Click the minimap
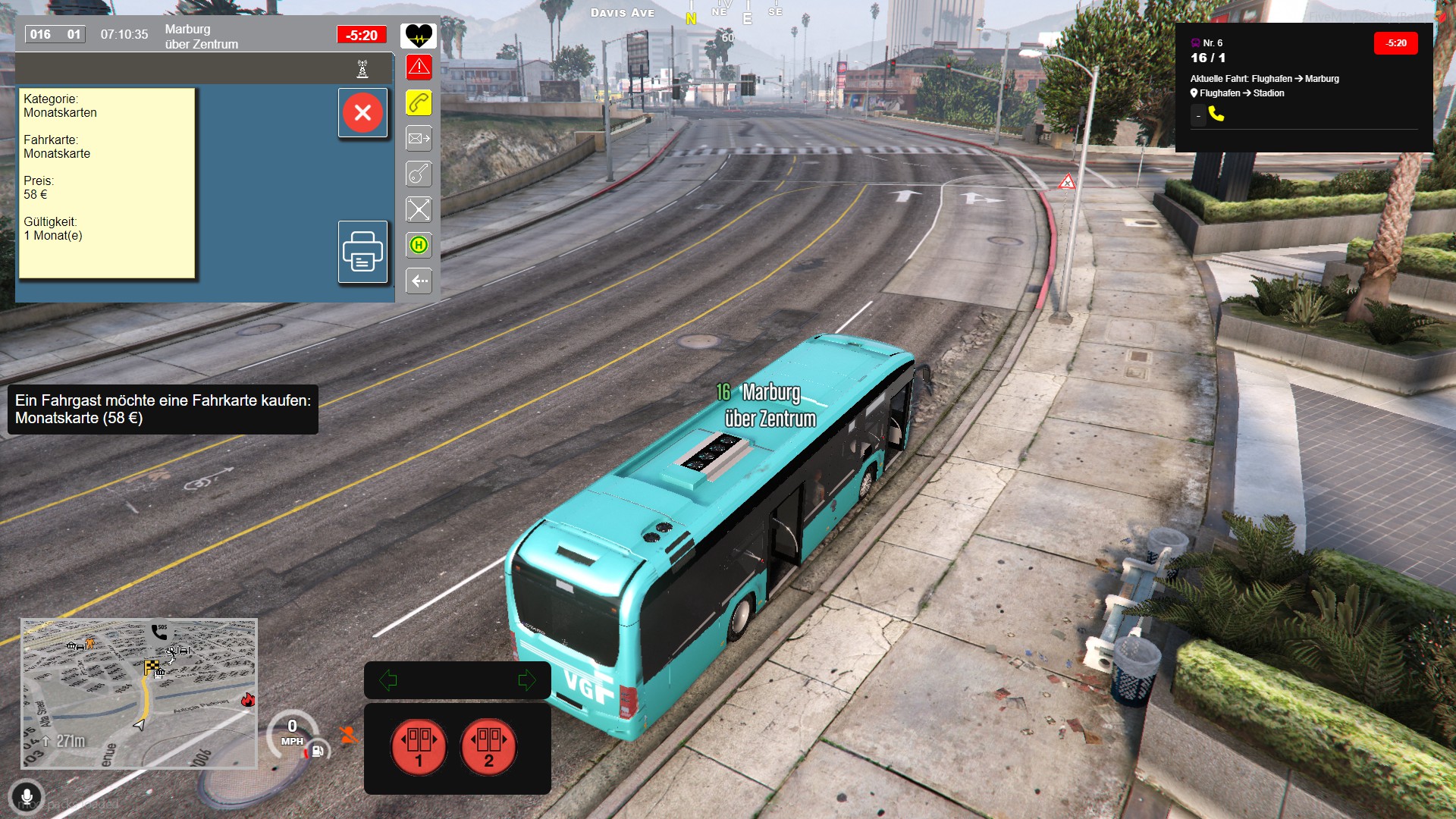 pos(139,693)
